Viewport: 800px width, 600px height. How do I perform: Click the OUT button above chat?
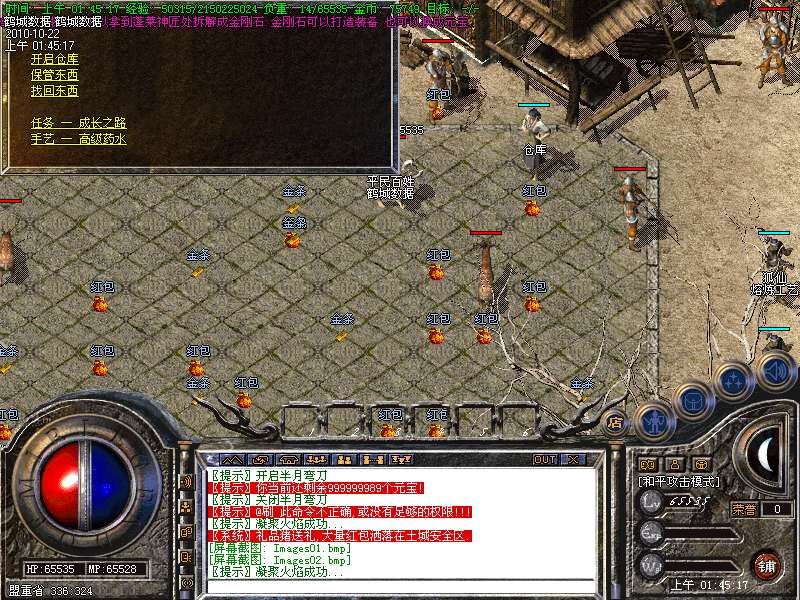(545, 460)
